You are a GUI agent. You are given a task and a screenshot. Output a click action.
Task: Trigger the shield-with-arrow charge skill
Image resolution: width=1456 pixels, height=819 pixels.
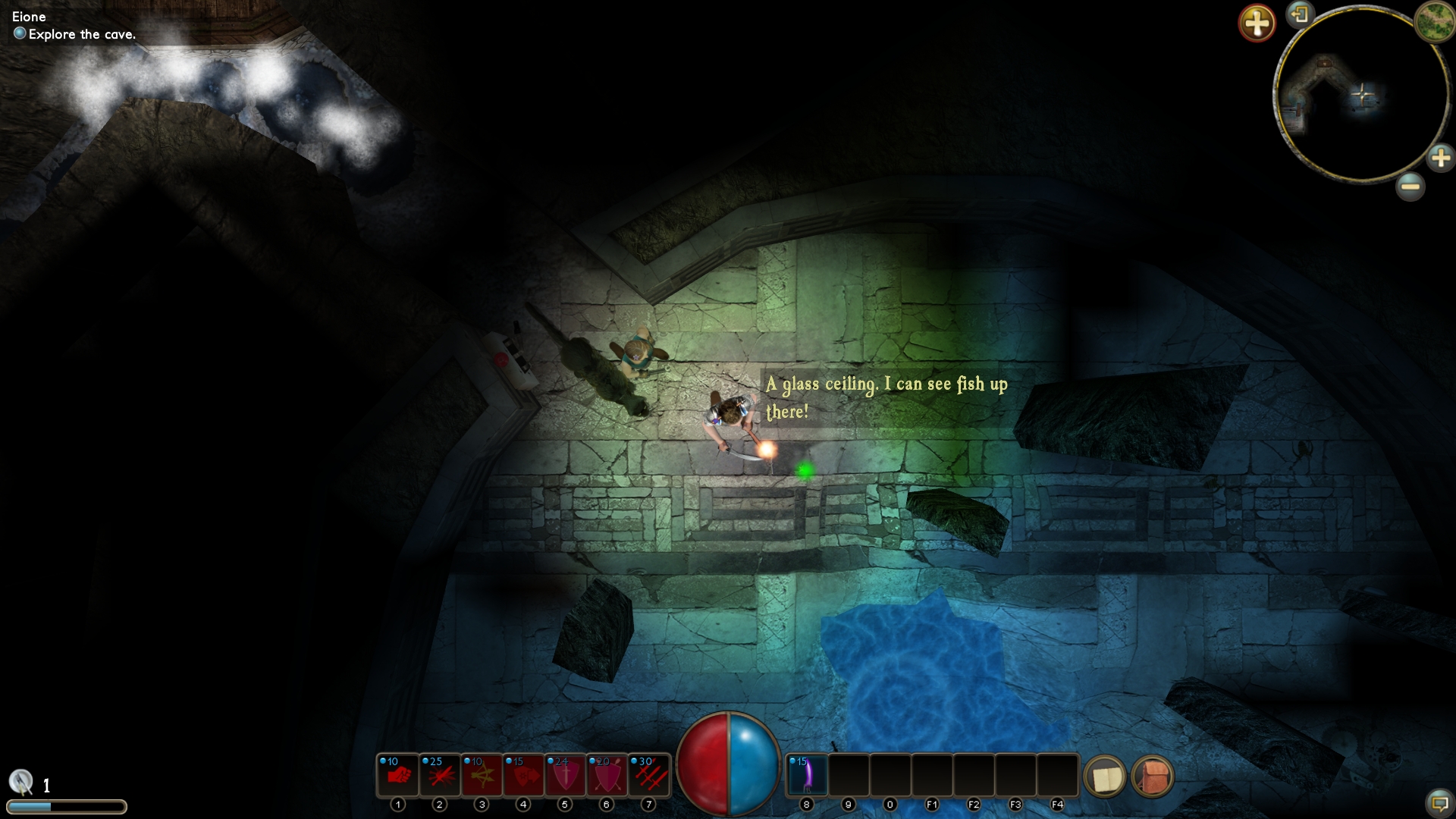pyautogui.click(x=523, y=775)
